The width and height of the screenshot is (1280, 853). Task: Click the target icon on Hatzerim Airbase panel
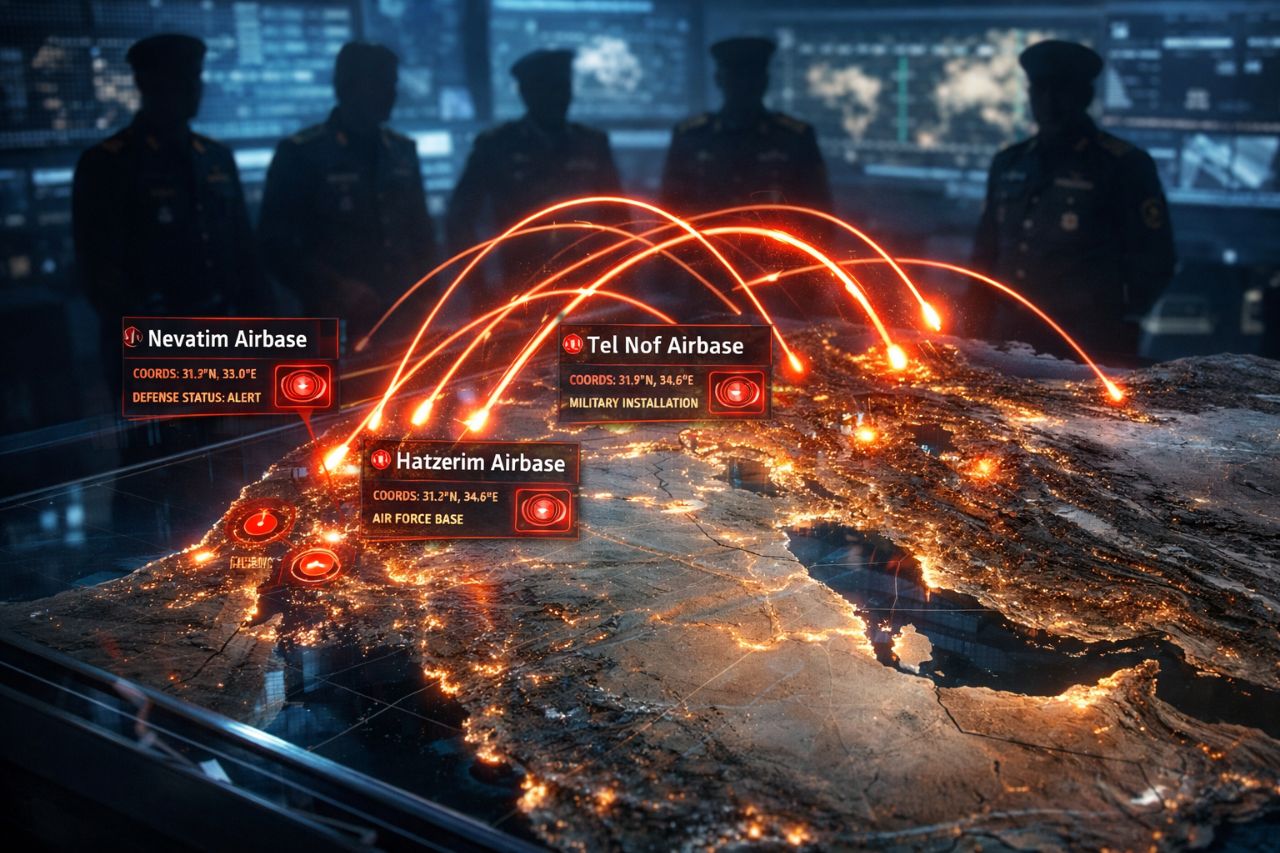pyautogui.click(x=543, y=510)
